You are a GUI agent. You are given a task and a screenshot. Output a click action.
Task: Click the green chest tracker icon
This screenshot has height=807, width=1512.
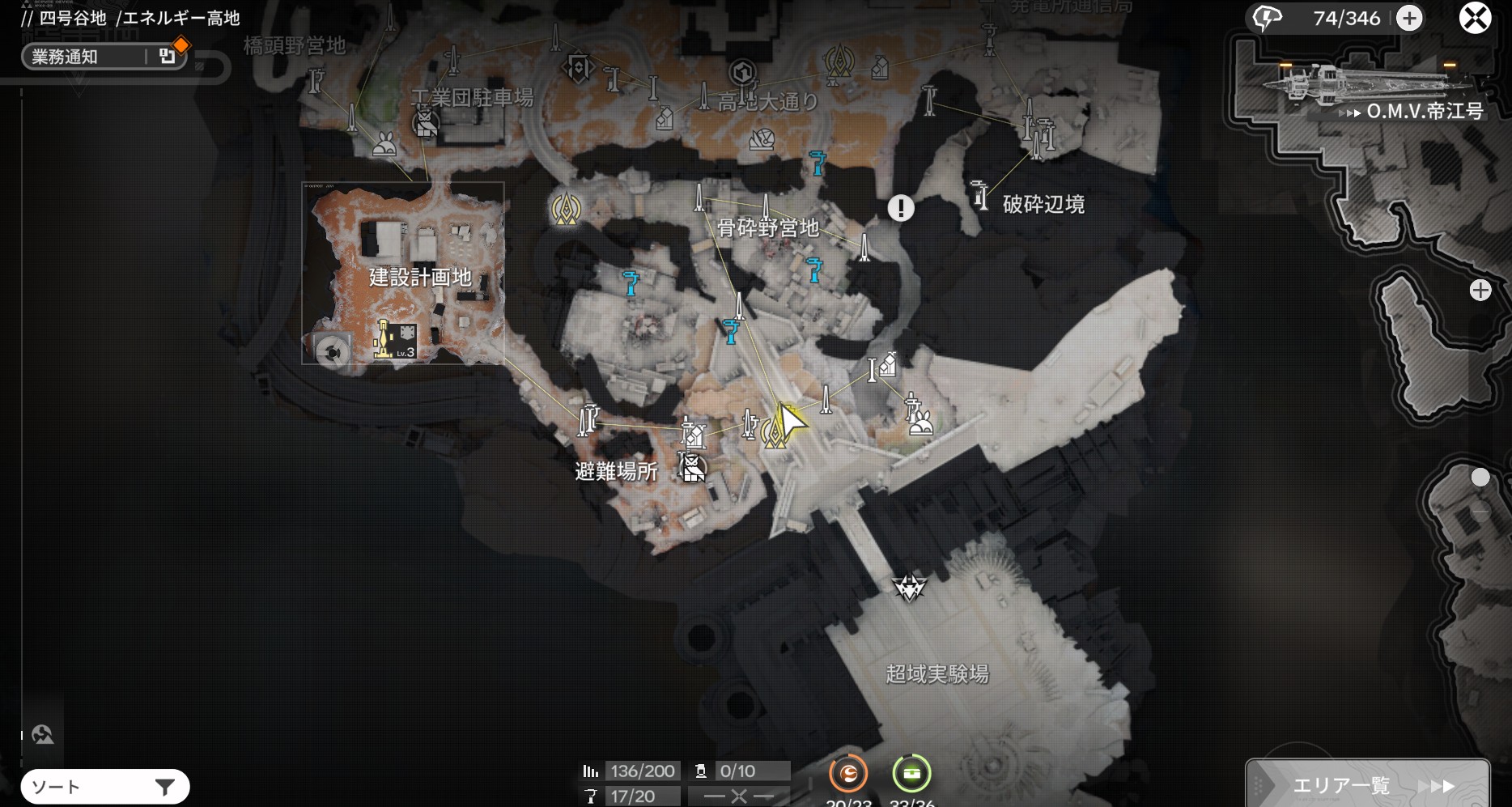[x=911, y=775]
